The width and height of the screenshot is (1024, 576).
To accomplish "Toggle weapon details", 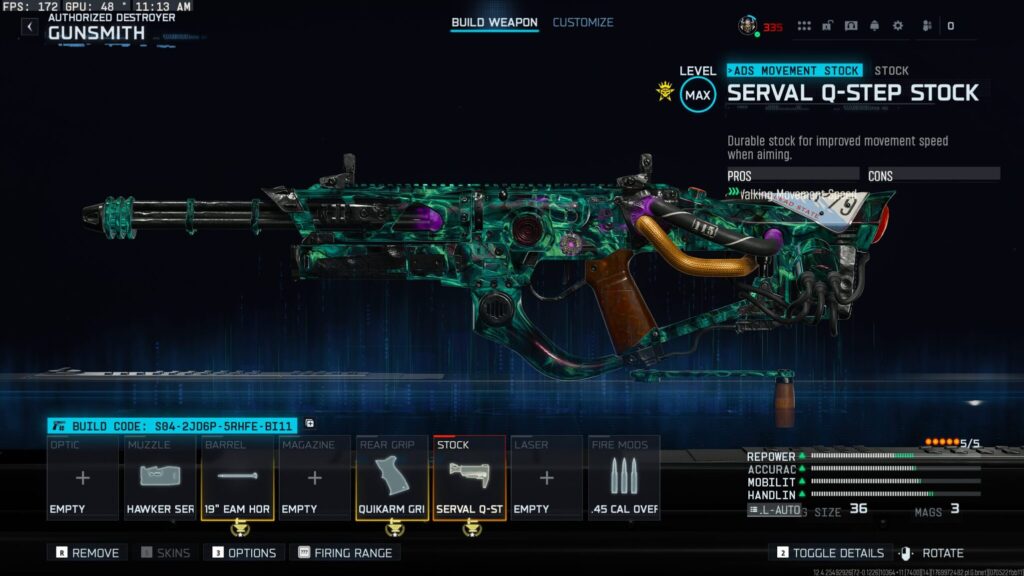I will click(831, 552).
